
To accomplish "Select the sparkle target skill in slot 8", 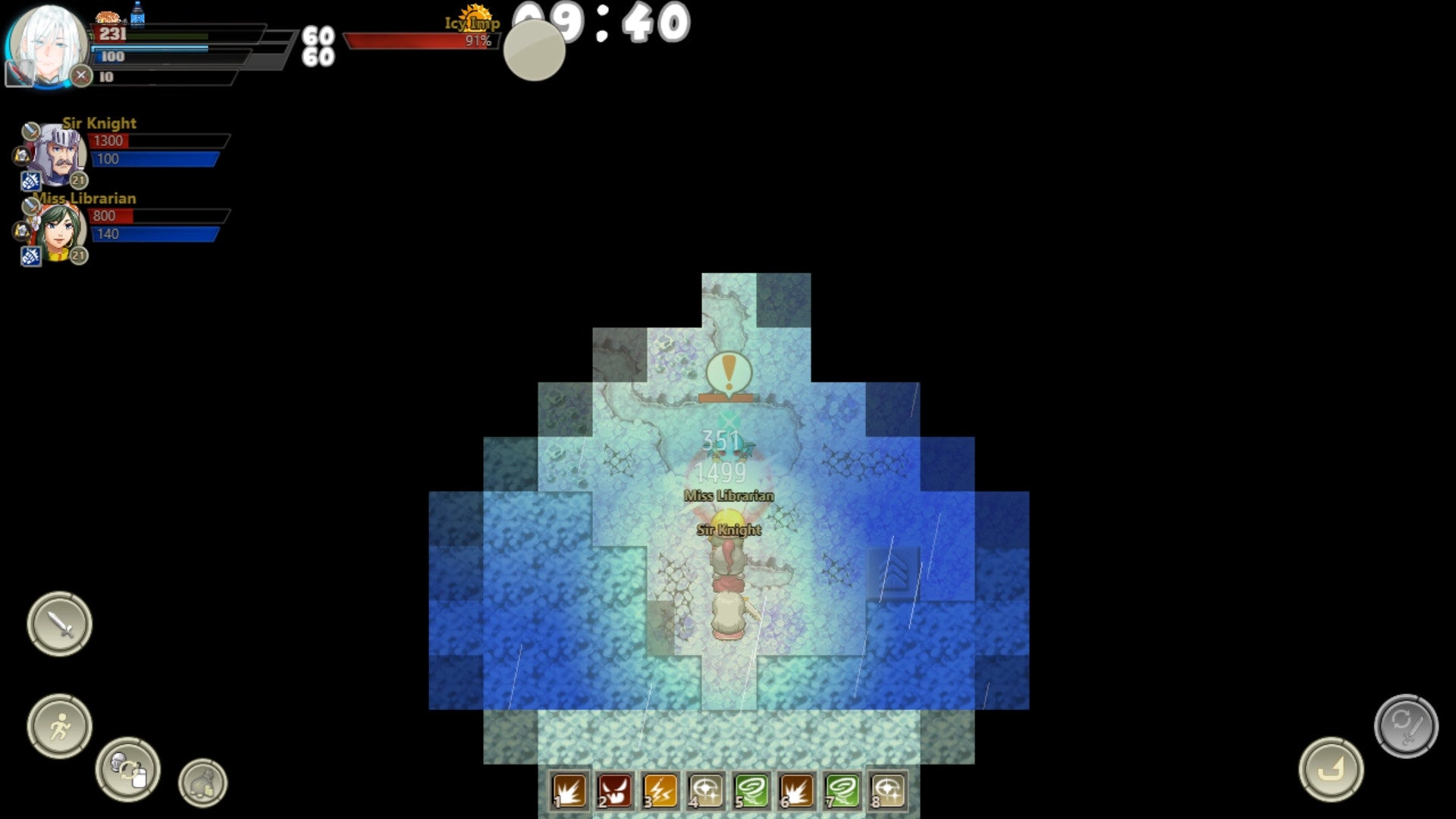I will tap(888, 791).
